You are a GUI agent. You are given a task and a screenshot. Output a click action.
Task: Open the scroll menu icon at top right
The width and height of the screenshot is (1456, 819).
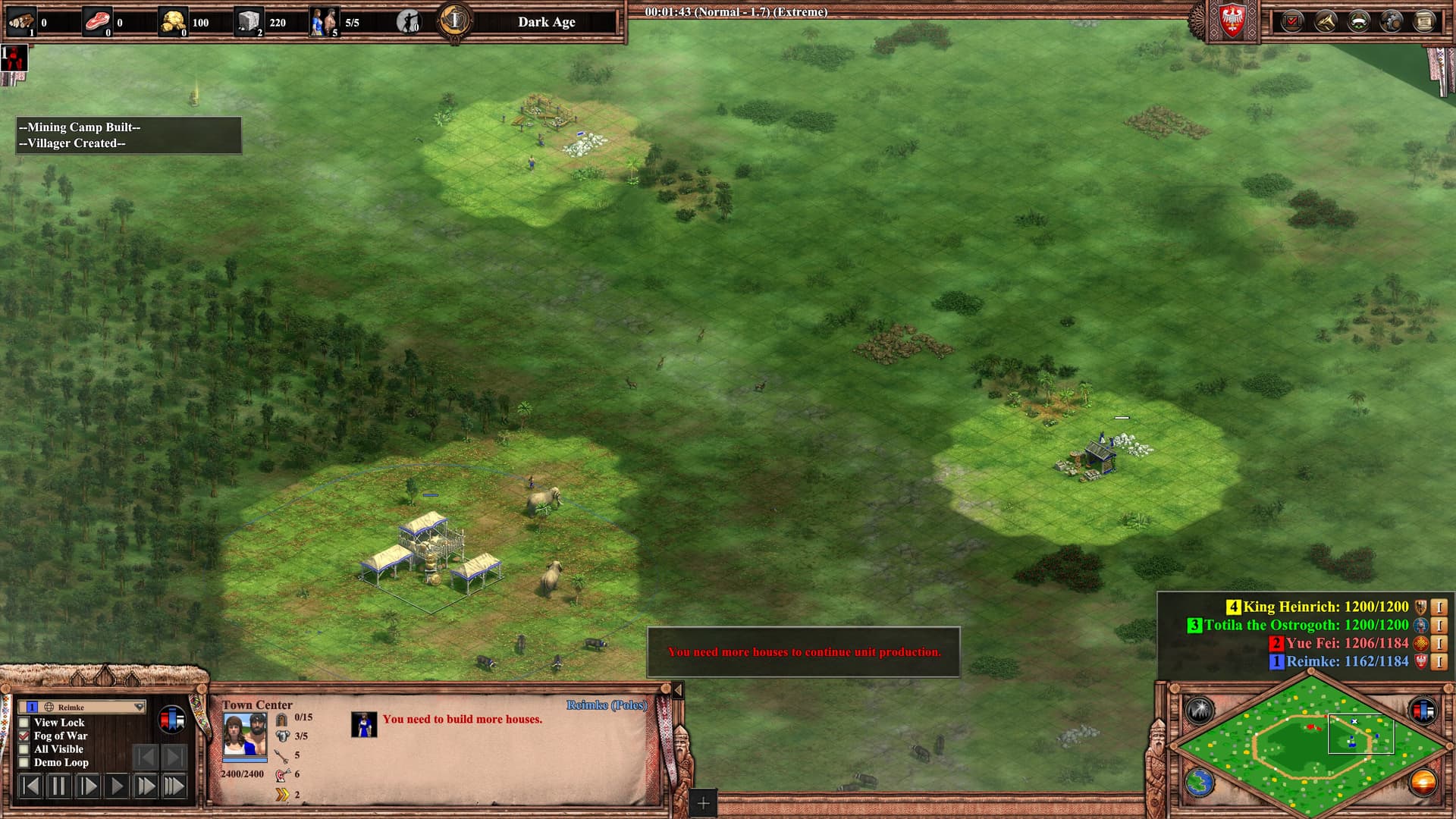click(1425, 21)
